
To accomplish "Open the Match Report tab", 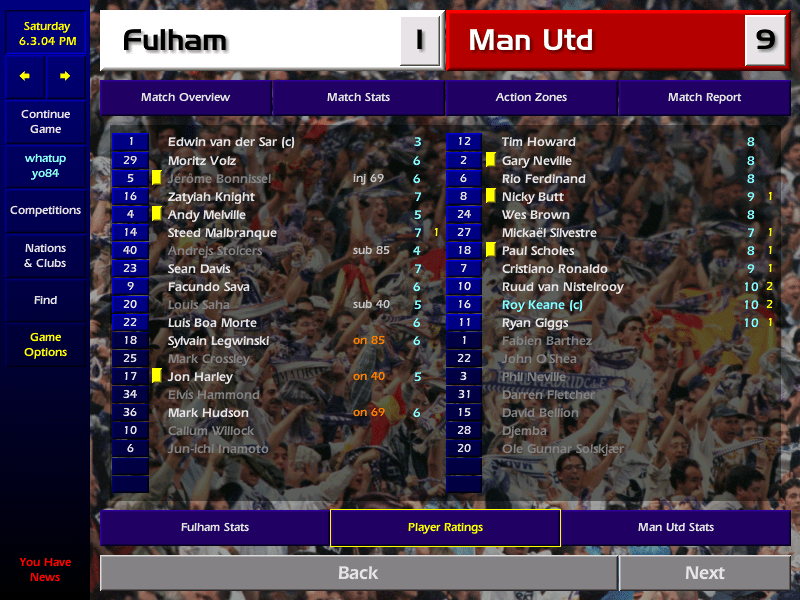I will click(x=704, y=97).
